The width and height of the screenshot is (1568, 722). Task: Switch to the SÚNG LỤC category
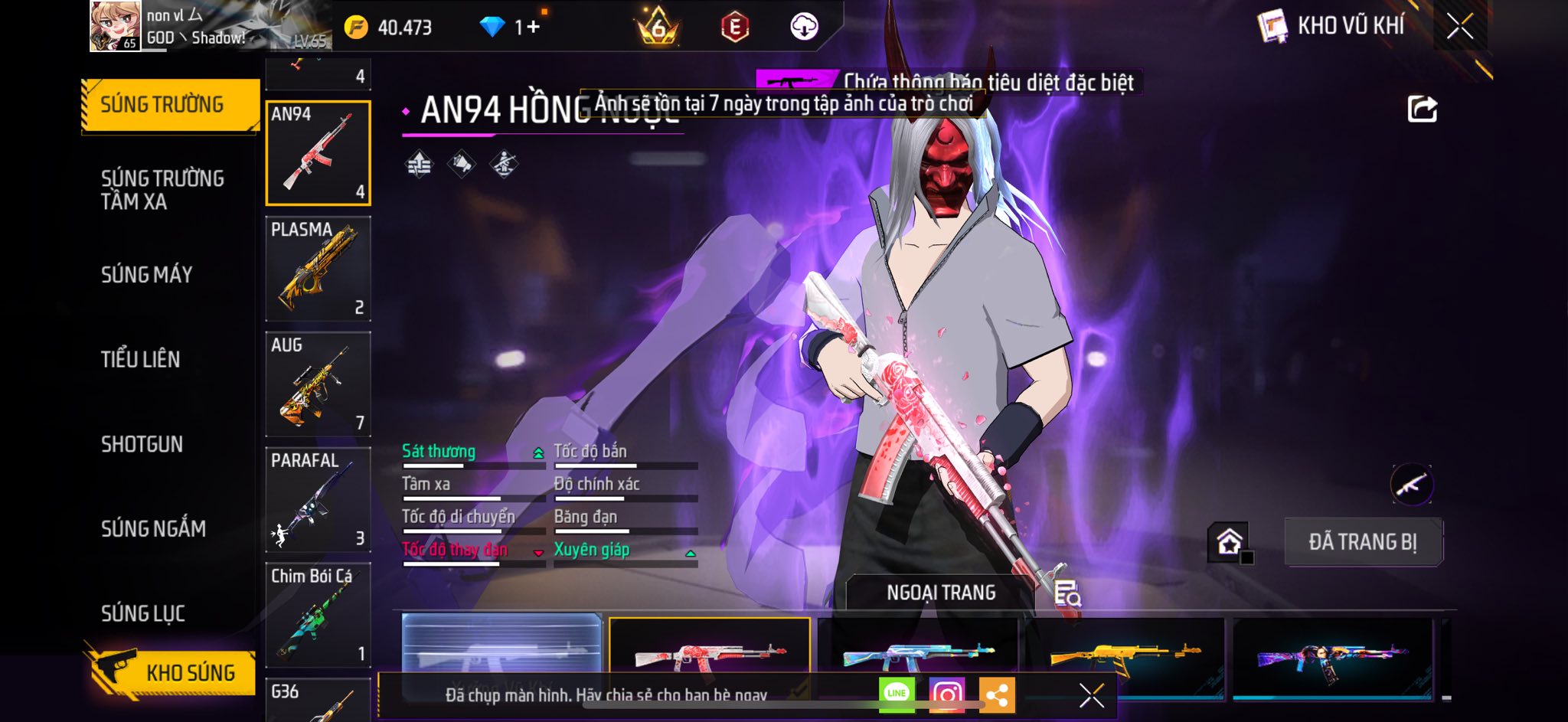tap(142, 613)
